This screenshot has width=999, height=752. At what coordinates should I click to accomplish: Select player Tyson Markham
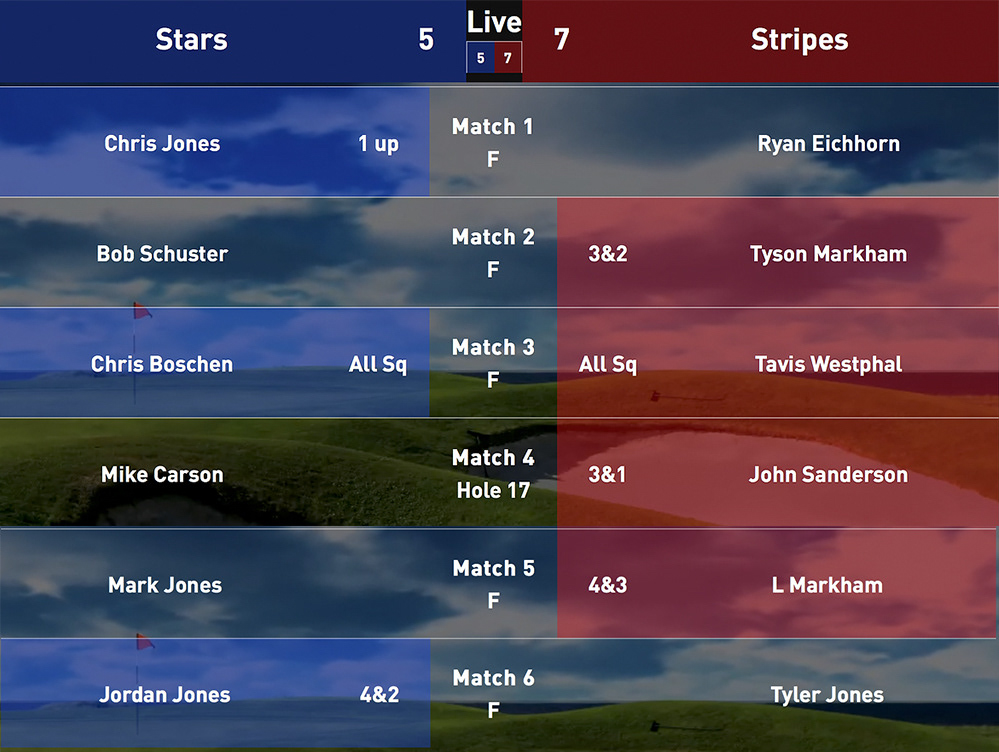click(828, 254)
